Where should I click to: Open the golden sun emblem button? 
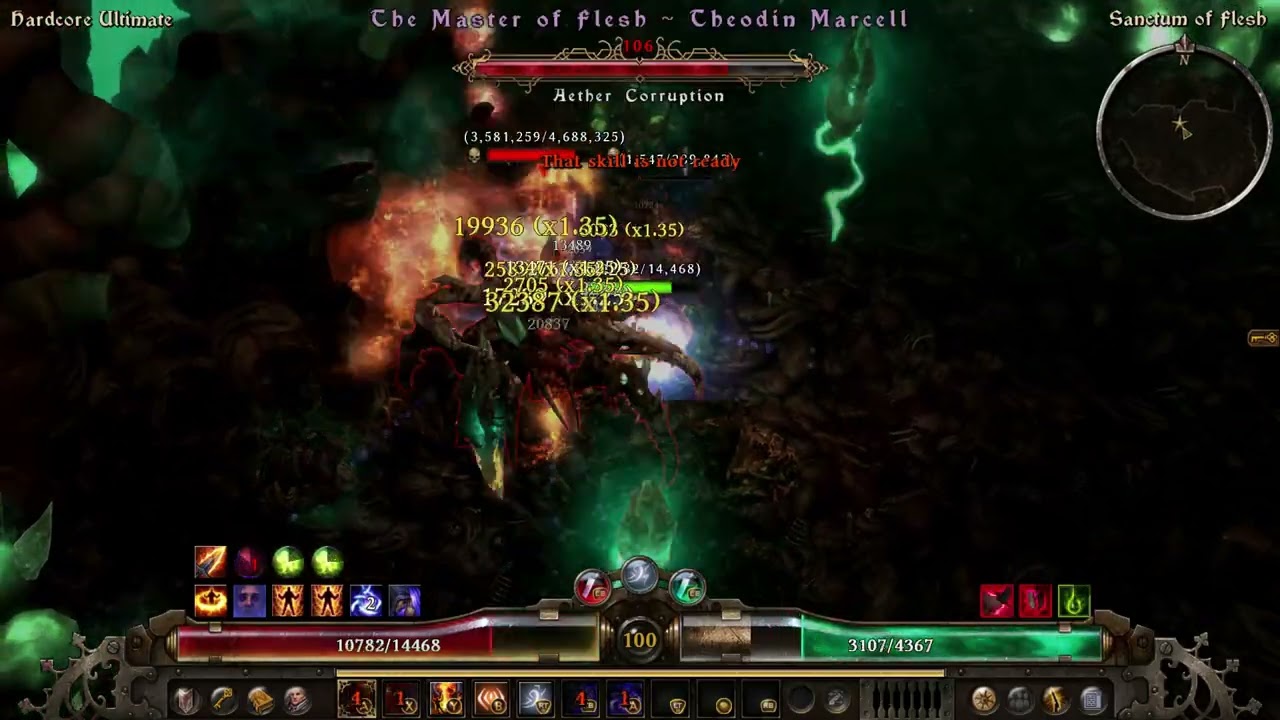[983, 700]
